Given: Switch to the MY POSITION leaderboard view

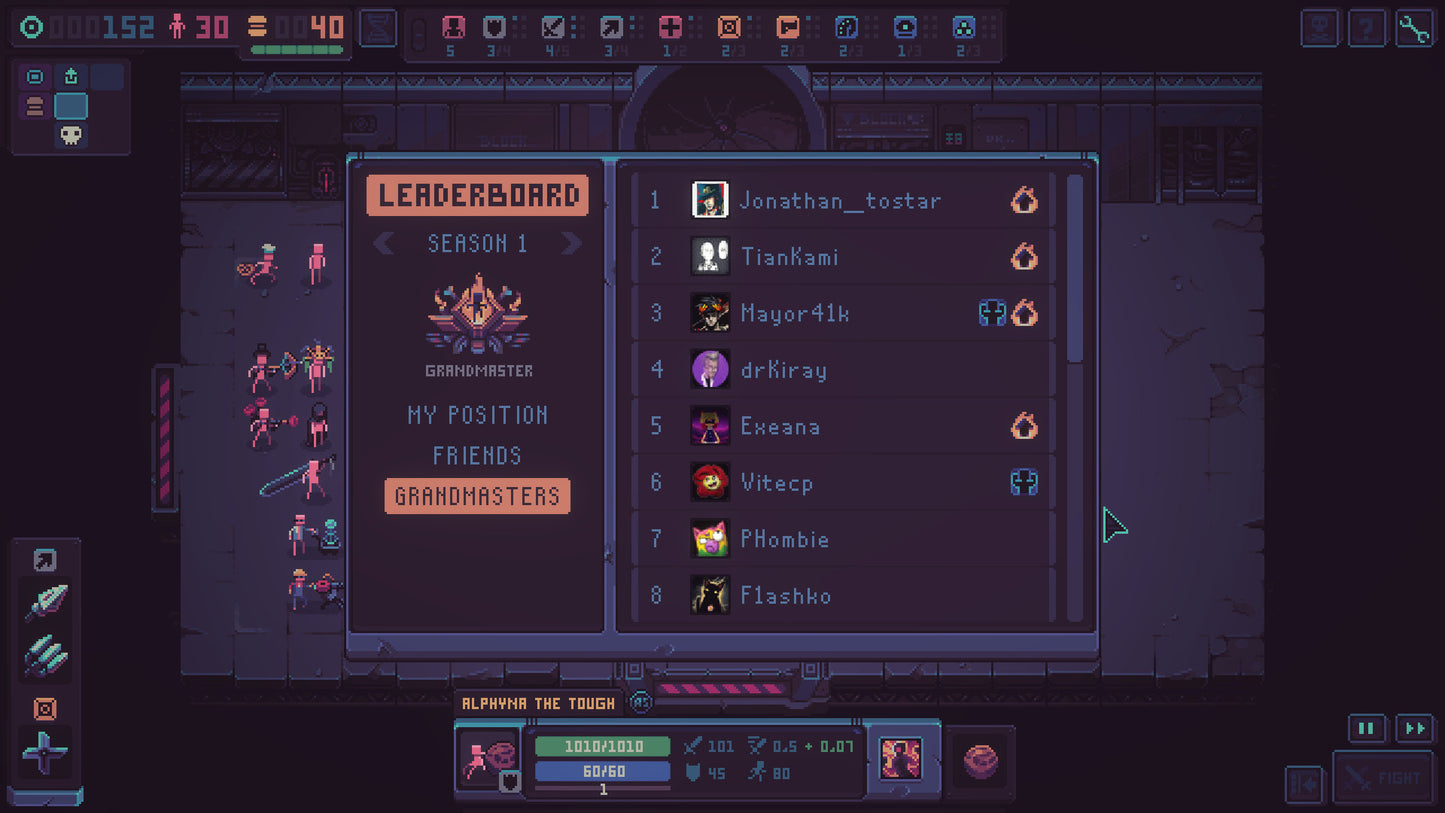Looking at the screenshot, I should (x=477, y=415).
